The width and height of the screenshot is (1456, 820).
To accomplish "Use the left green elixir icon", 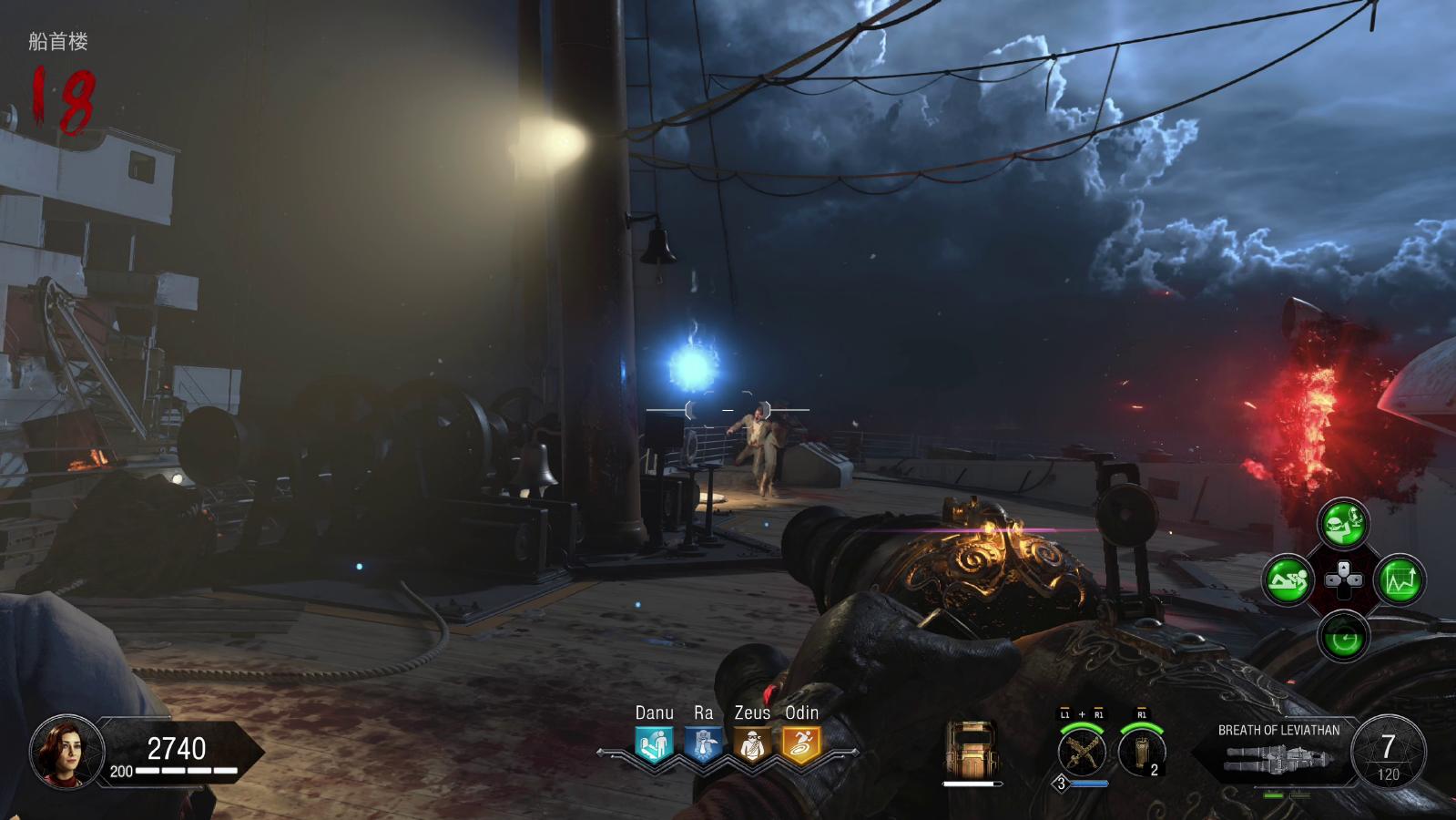I will coord(1287,579).
